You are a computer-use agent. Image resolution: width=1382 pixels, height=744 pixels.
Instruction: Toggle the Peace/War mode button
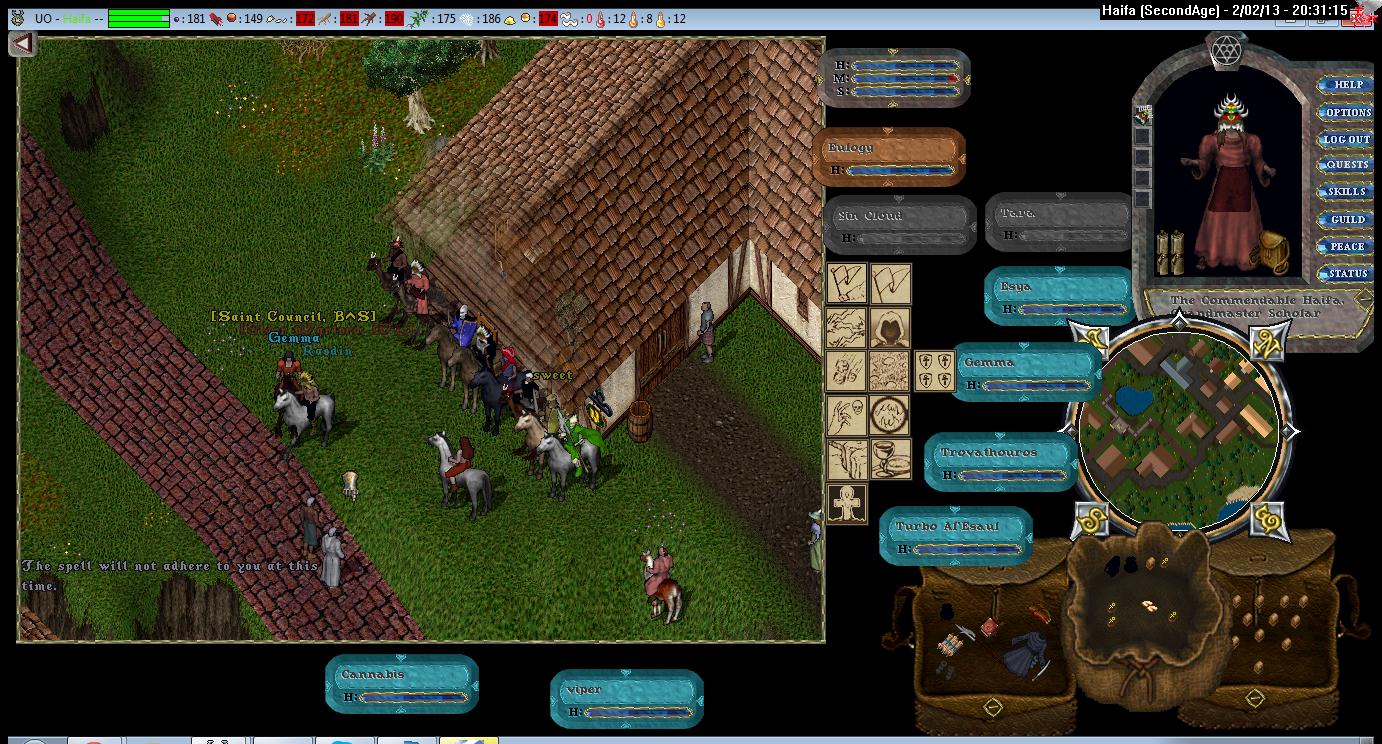(1347, 246)
